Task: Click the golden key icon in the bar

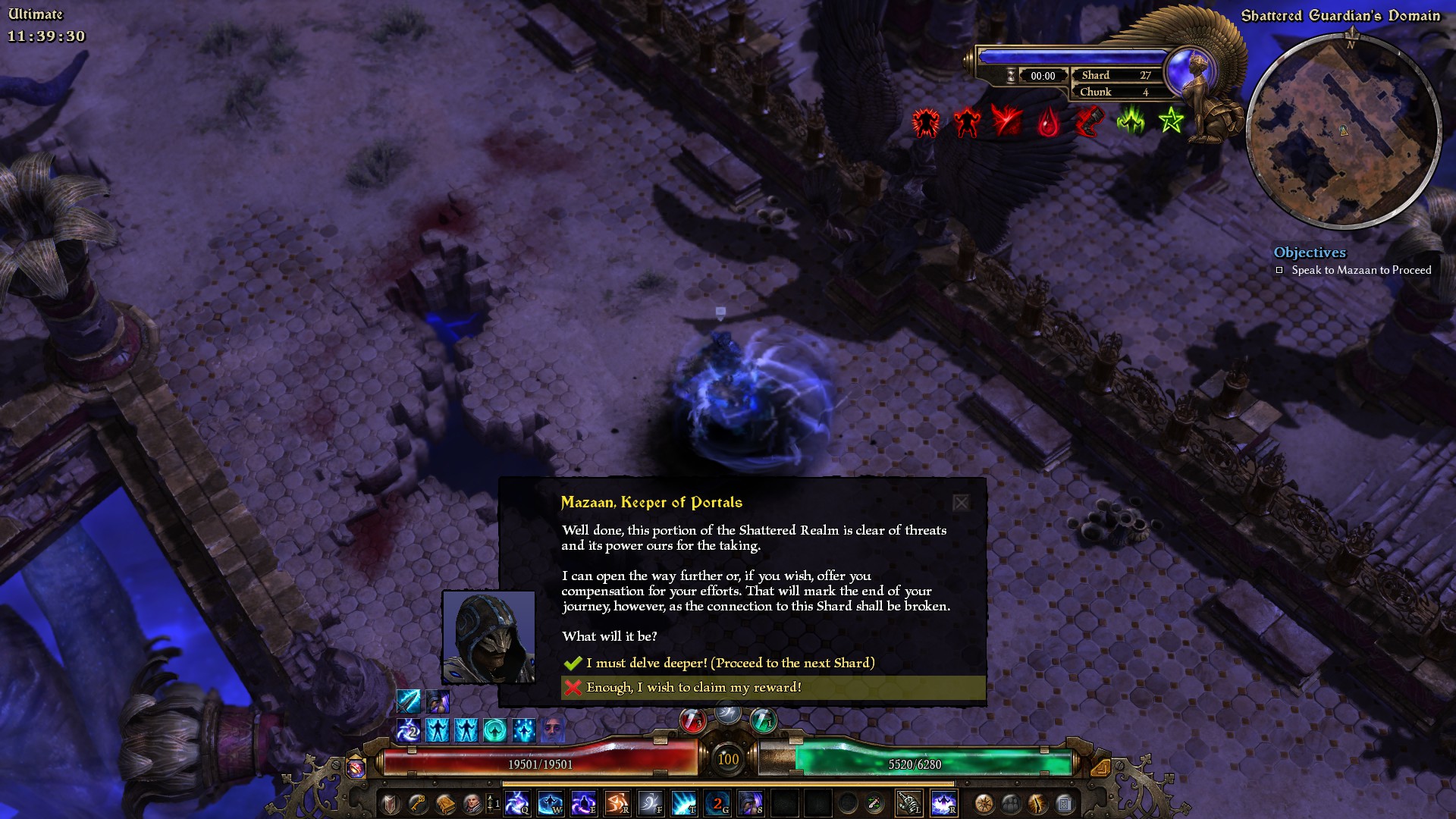Action: (x=418, y=803)
